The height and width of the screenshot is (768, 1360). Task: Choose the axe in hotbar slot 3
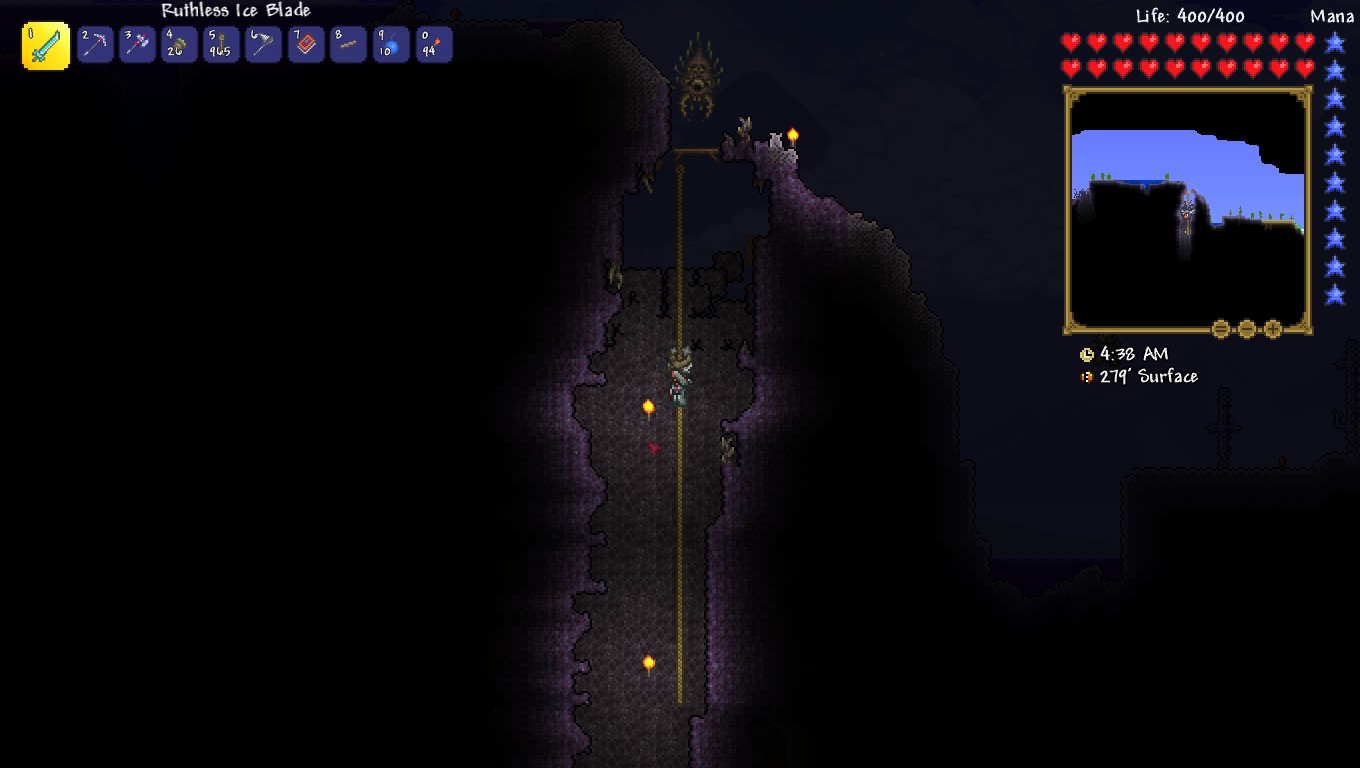137,45
